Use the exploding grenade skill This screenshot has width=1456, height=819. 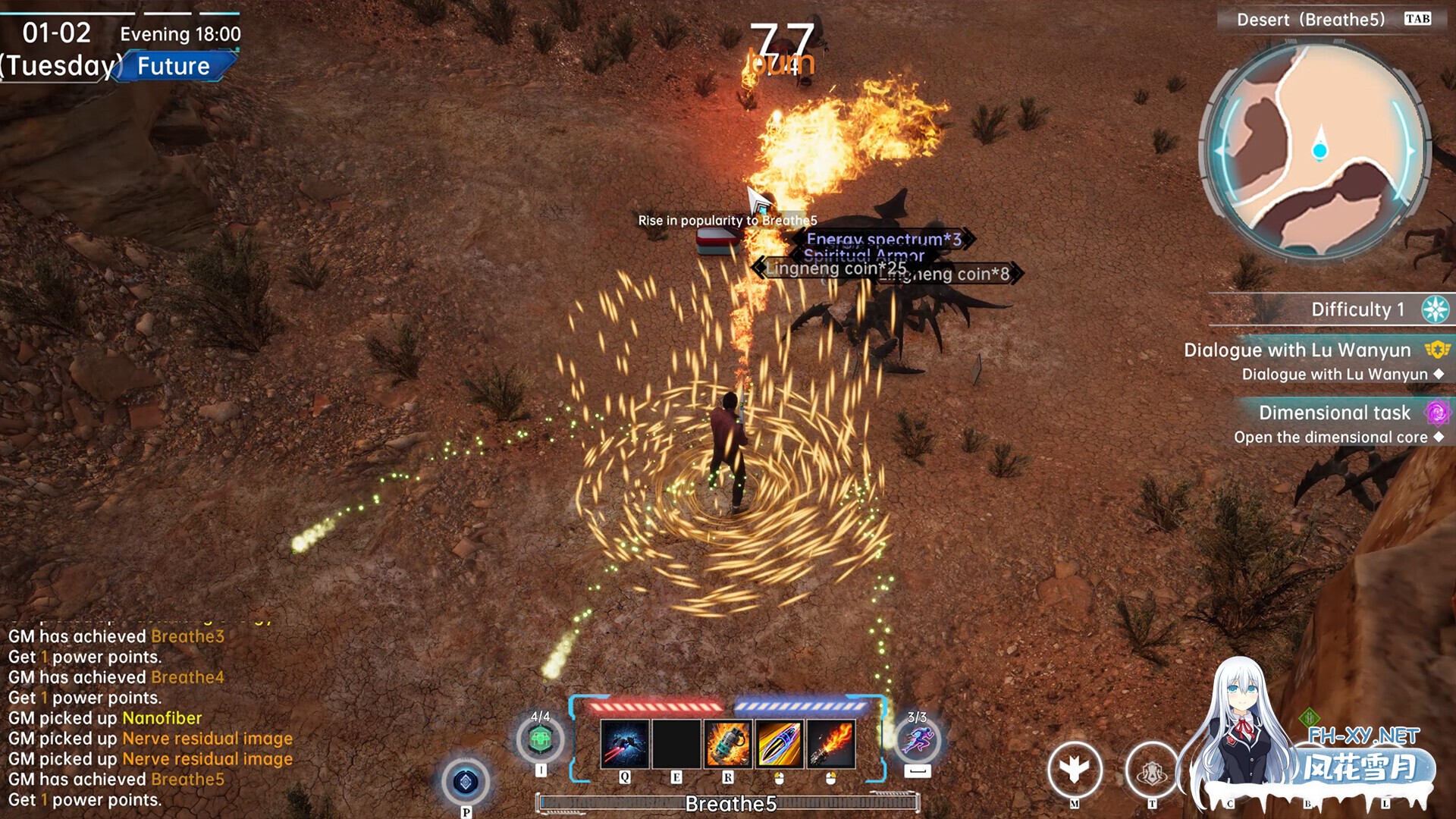(x=727, y=744)
